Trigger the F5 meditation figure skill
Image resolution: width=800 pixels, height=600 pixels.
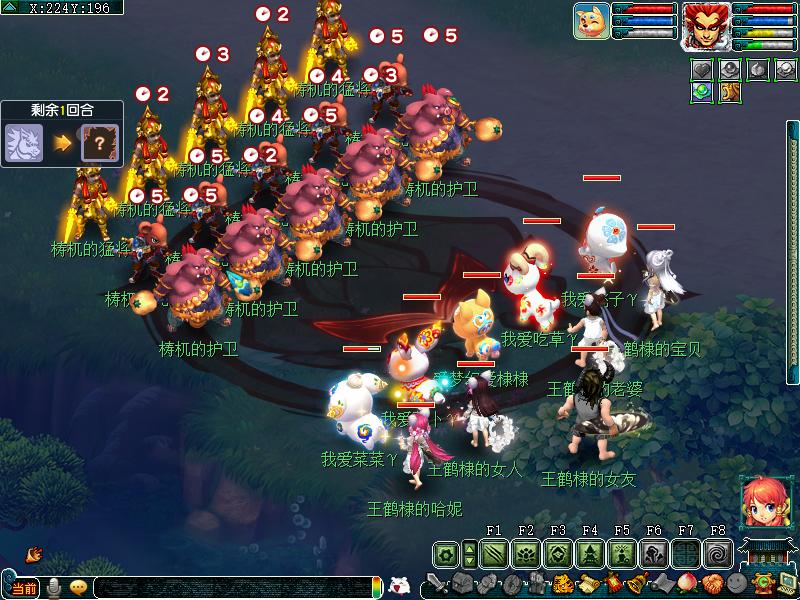click(x=622, y=553)
